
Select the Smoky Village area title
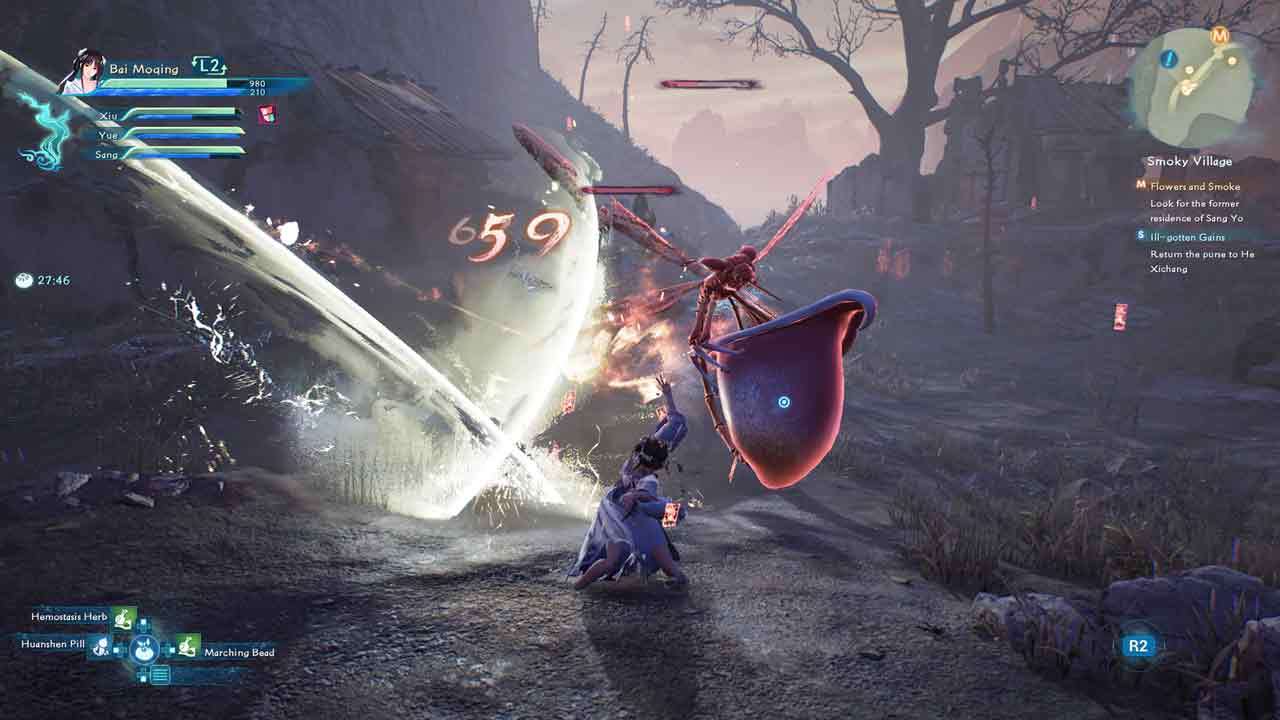click(1189, 160)
